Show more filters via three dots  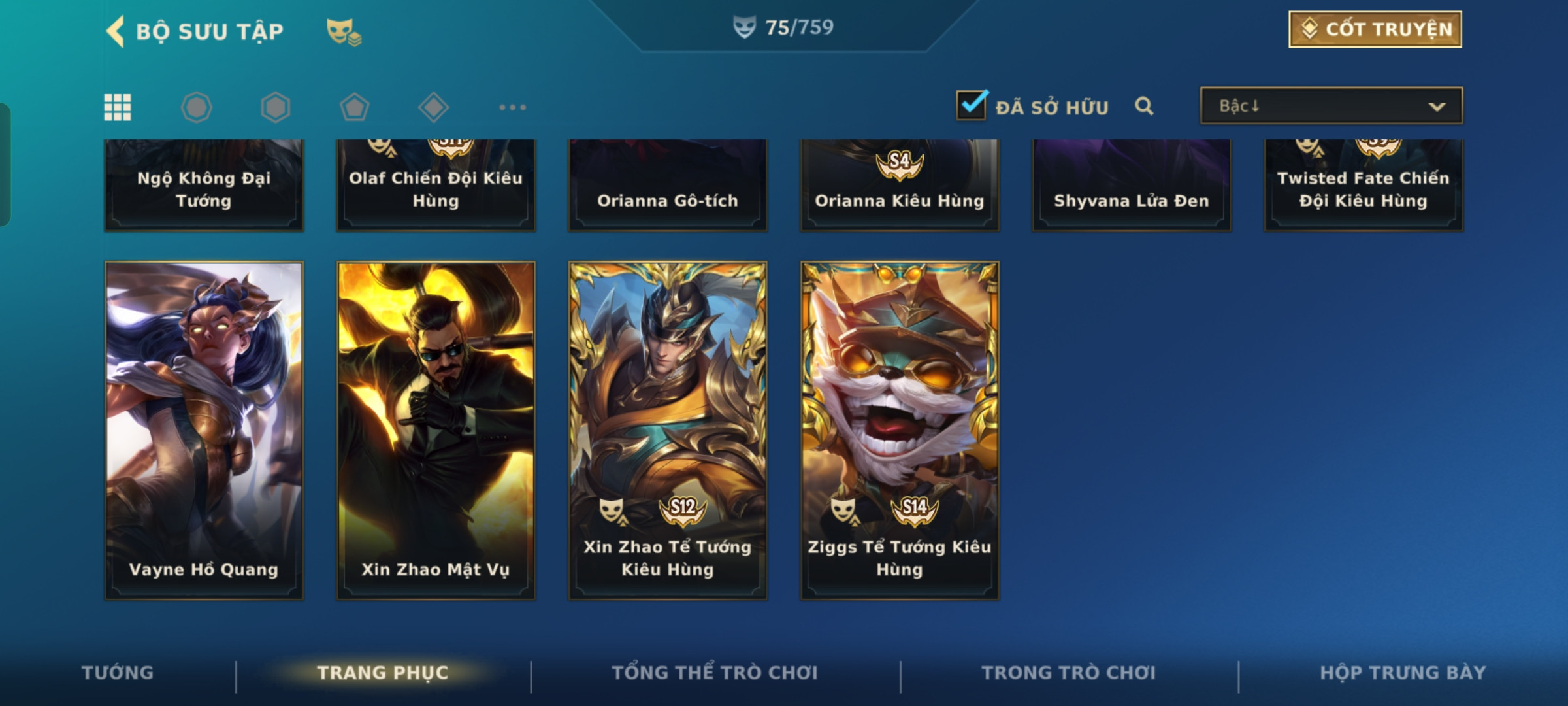512,107
